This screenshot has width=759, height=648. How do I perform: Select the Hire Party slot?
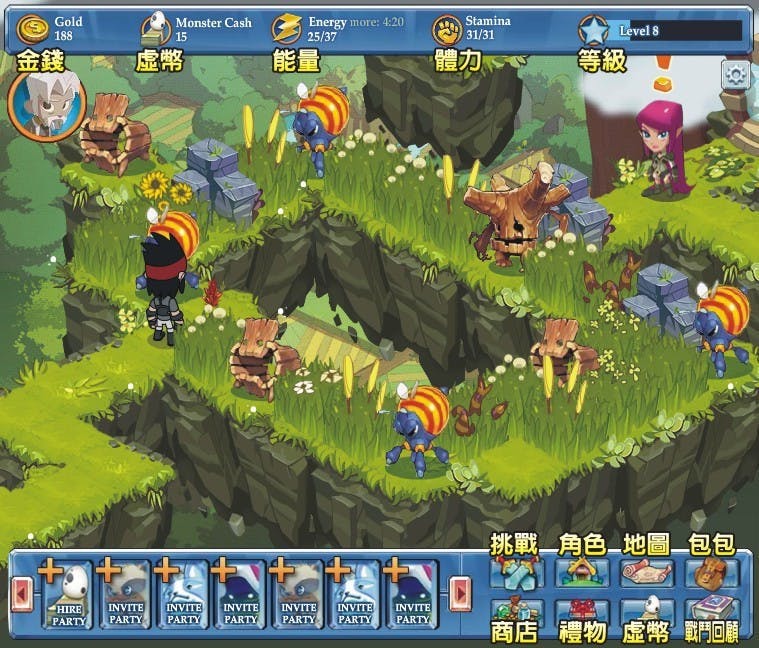pos(68,597)
